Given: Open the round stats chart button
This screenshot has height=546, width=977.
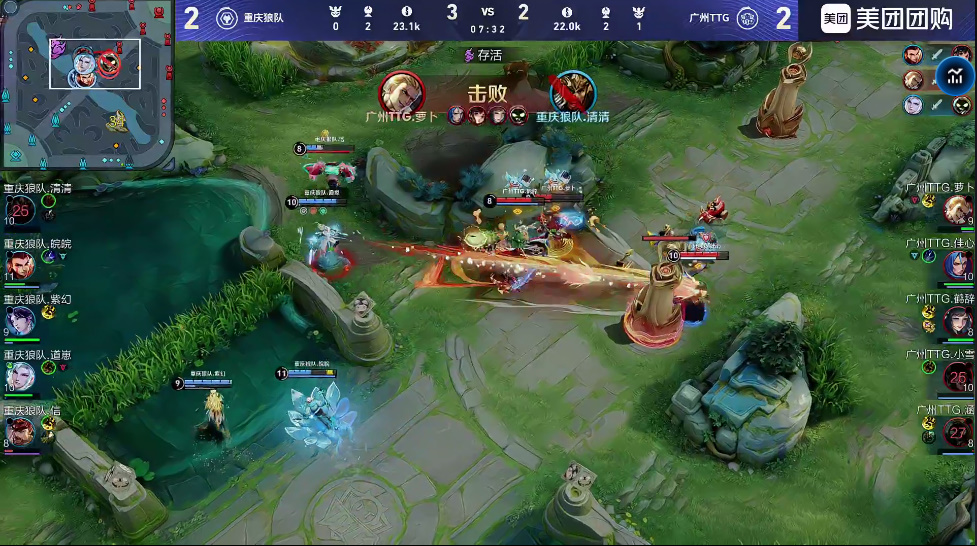Looking at the screenshot, I should (x=956, y=77).
